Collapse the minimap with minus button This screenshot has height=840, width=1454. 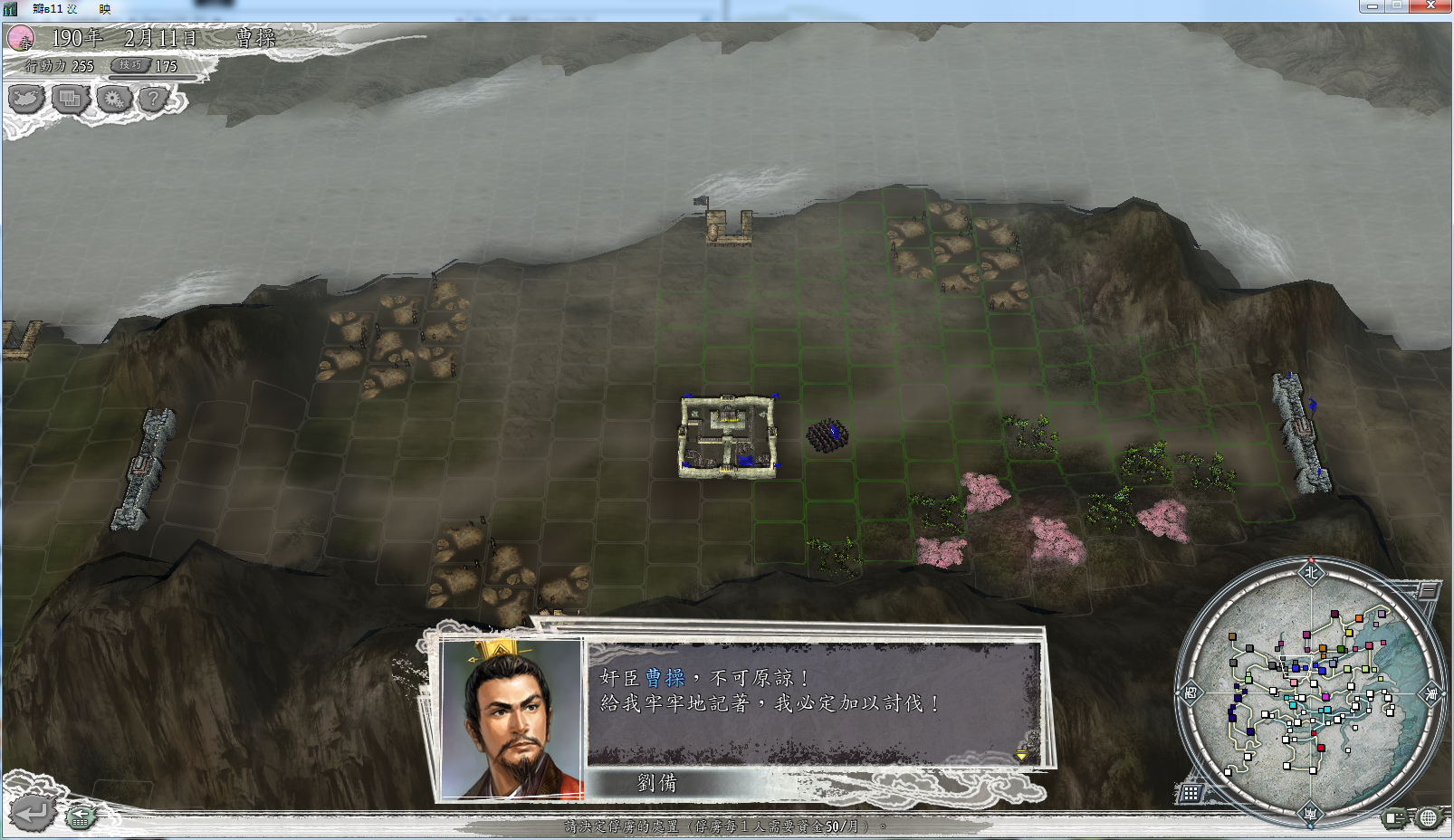1427,590
